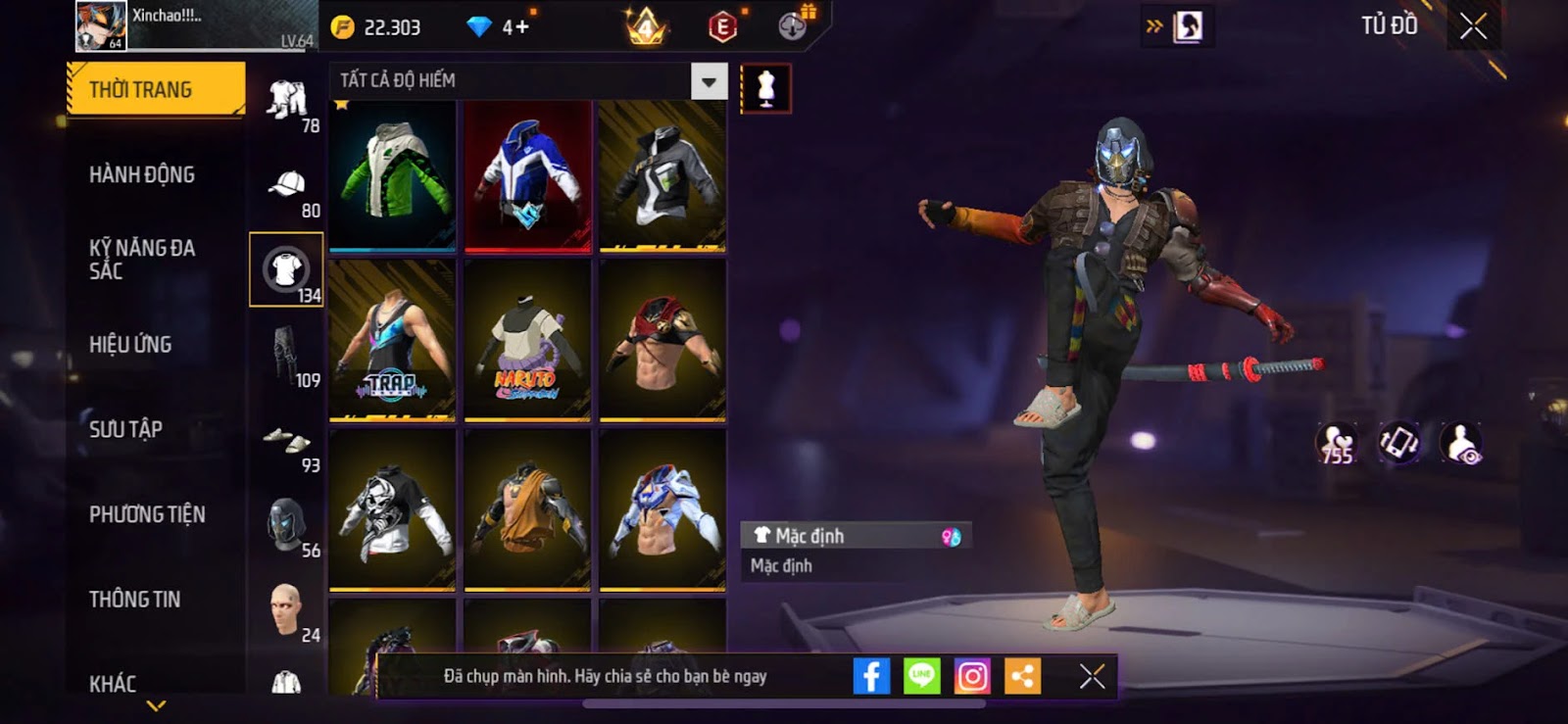Viewport: 1568px width, 724px height.
Task: Share screenshot to Facebook
Action: pyautogui.click(x=871, y=676)
